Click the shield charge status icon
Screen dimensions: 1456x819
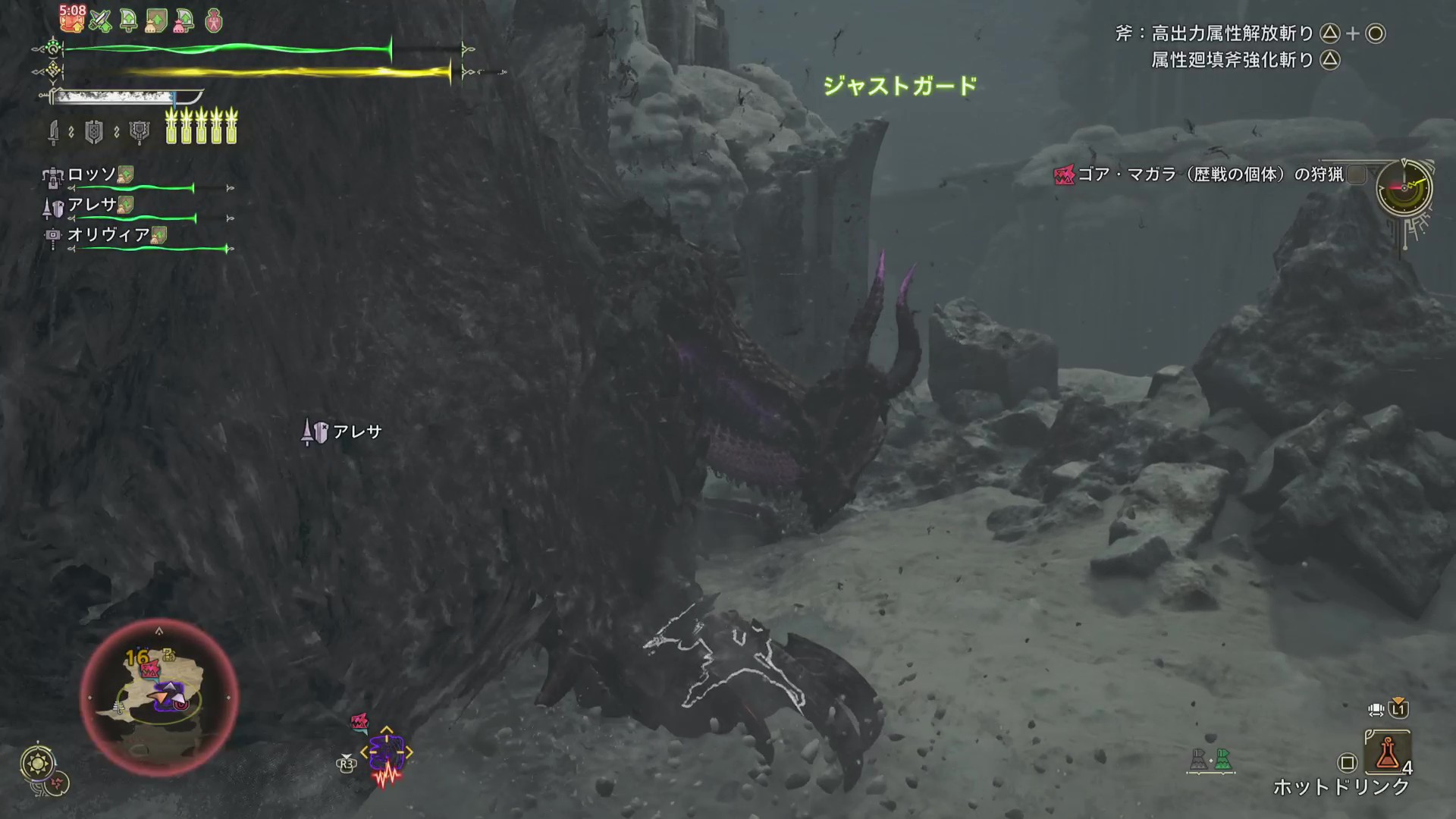coord(93,133)
